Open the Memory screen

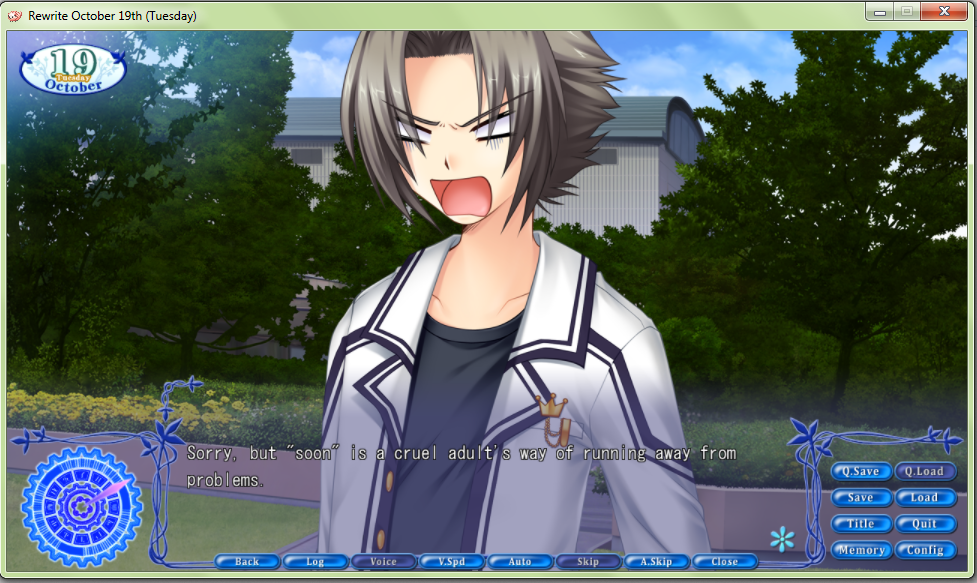[x=860, y=550]
